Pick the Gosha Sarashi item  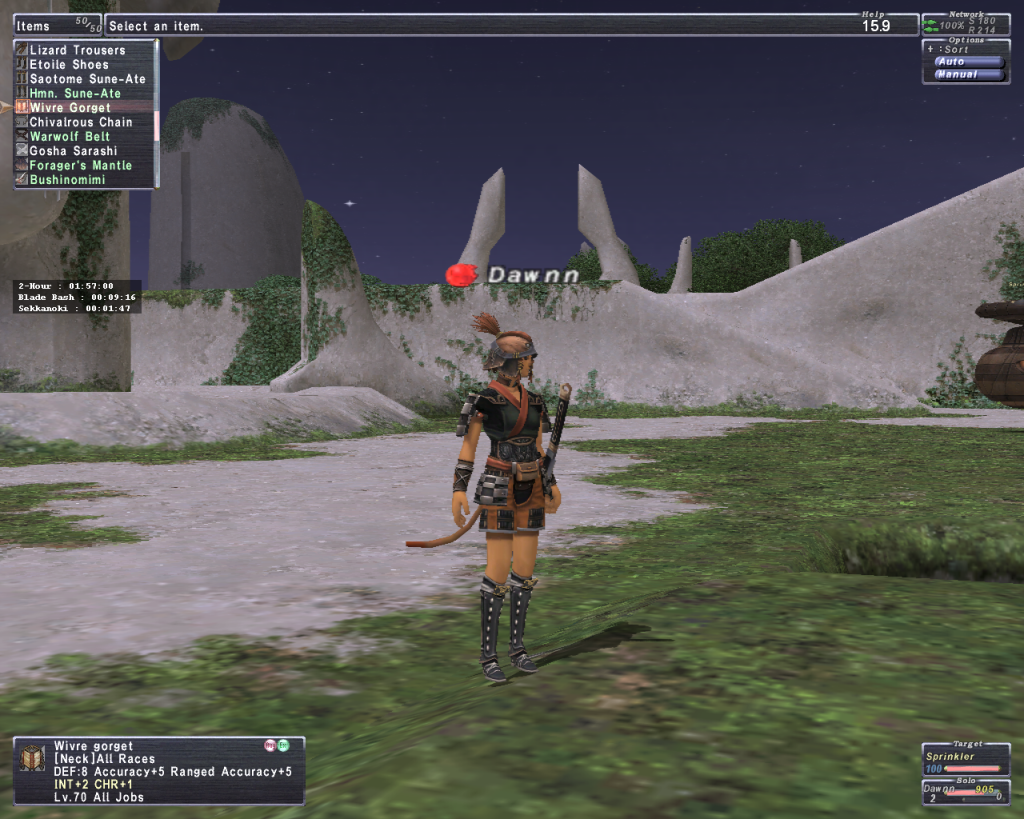[74, 151]
